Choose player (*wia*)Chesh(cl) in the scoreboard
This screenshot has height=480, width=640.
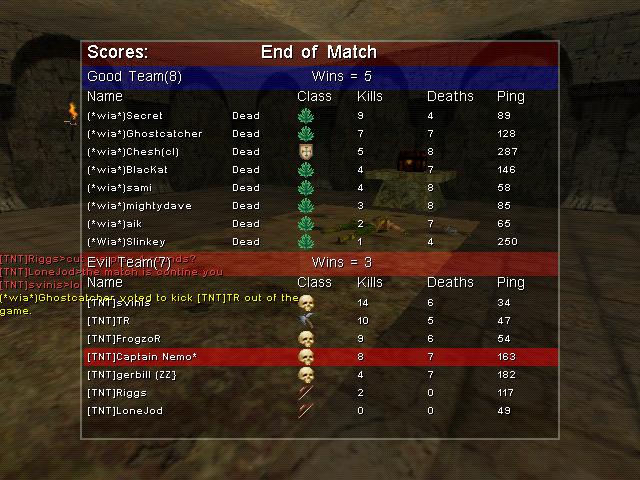click(320, 152)
